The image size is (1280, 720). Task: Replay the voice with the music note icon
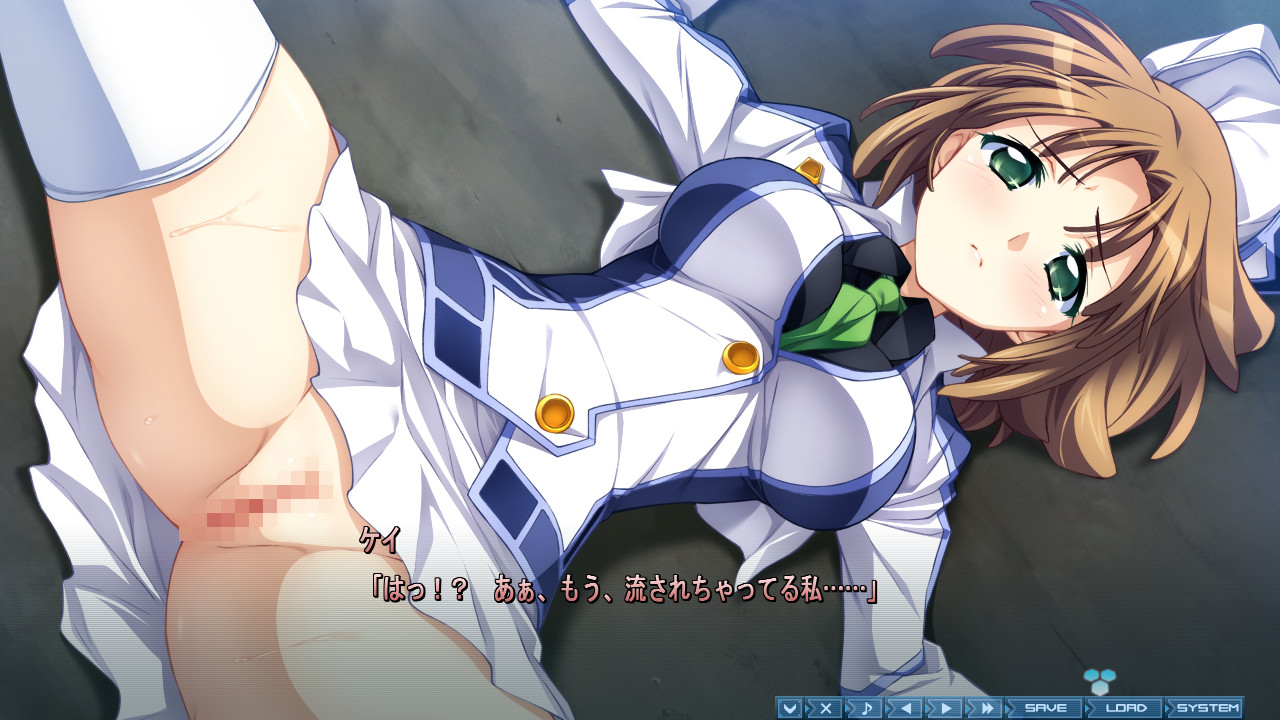[867, 707]
